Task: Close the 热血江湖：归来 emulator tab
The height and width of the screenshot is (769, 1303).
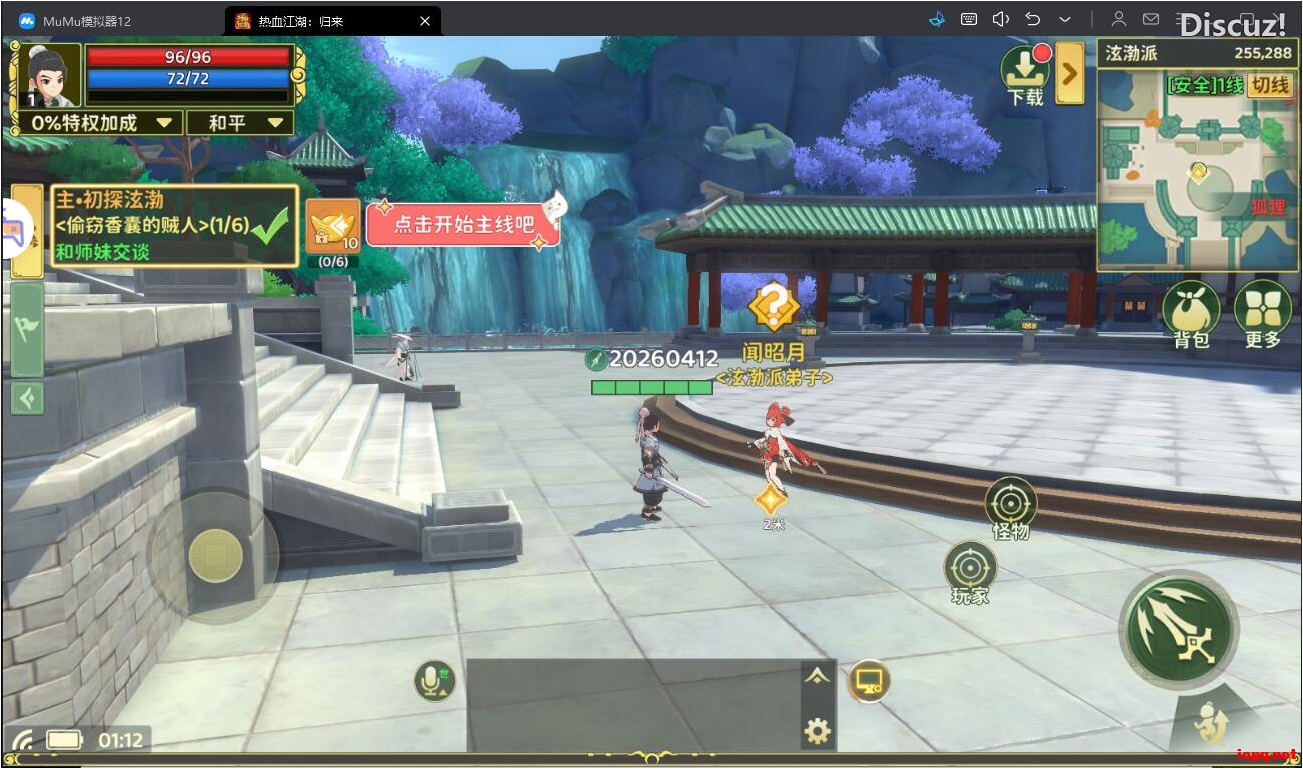Action: 425,20
